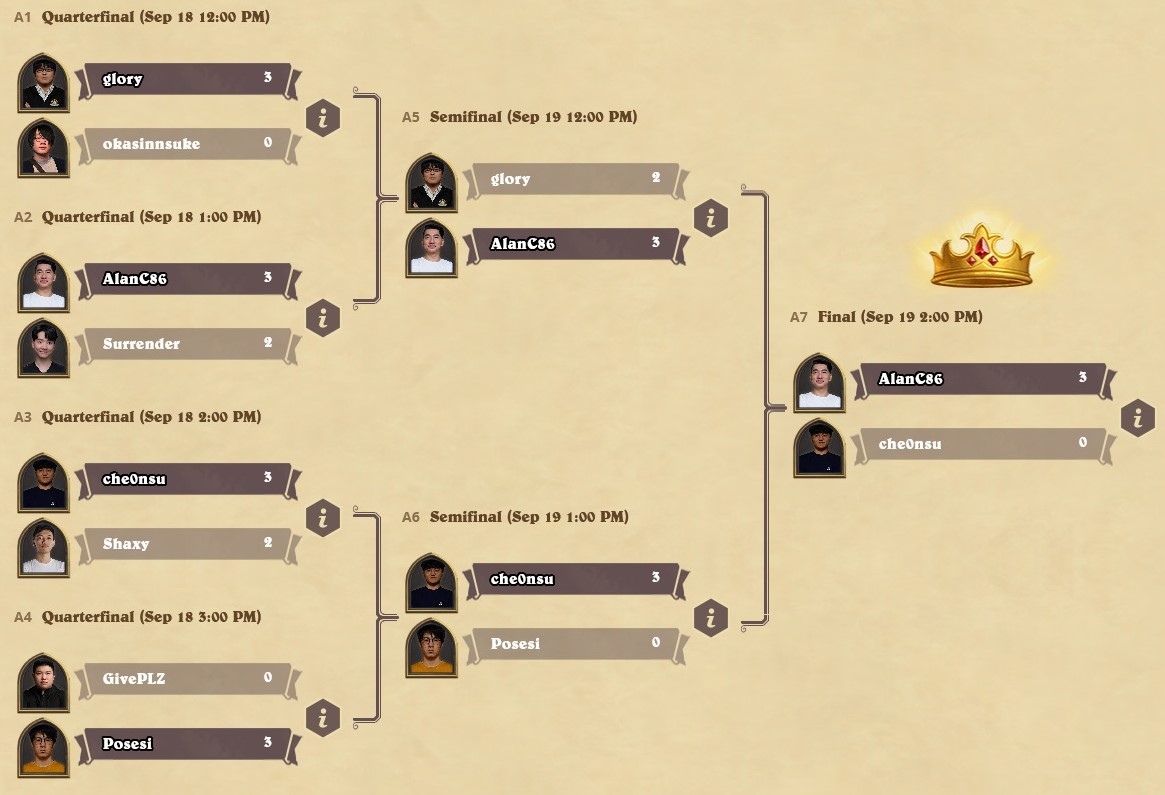Viewport: 1165px width, 795px height.
Task: Choose the Shaxy player banner
Action: [x=185, y=544]
